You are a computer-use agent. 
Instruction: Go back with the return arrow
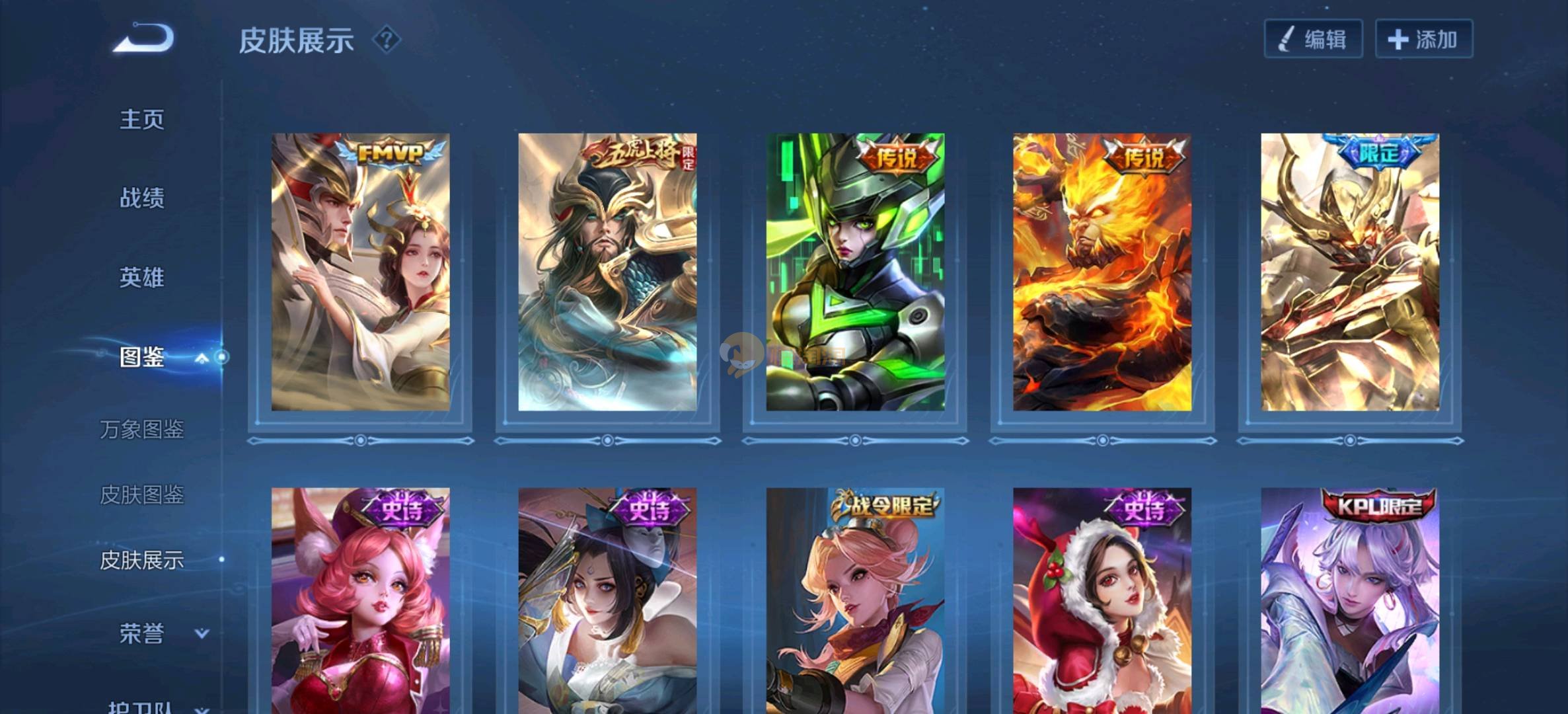[x=144, y=38]
